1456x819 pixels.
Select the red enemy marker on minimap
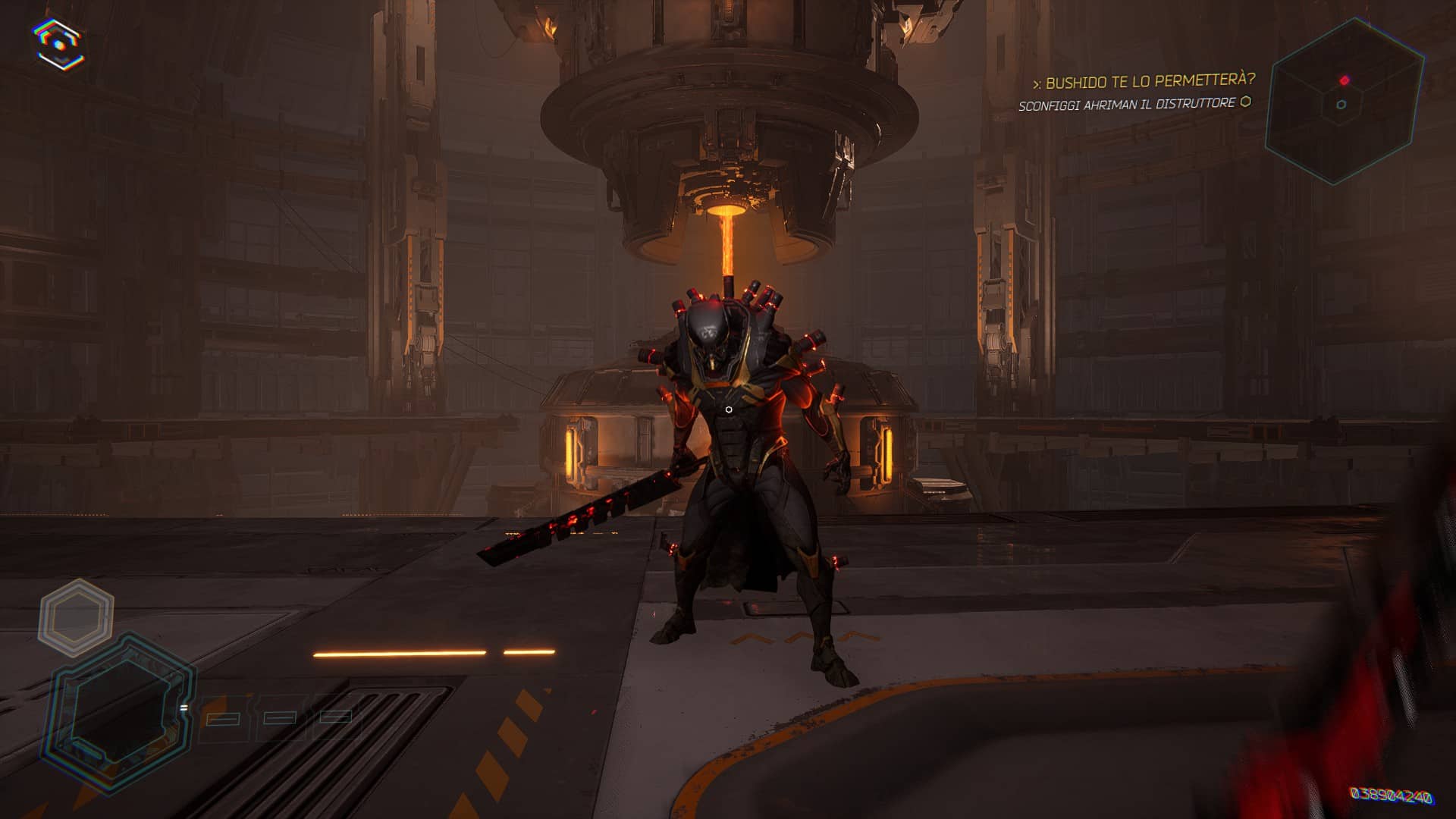click(x=1345, y=80)
